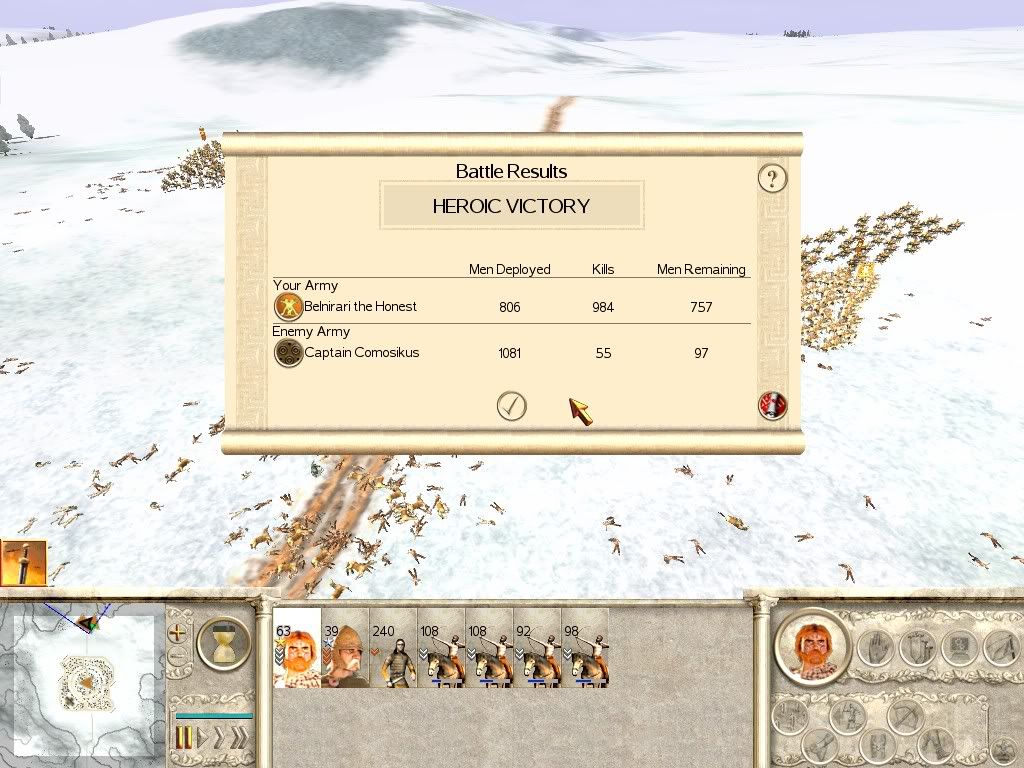
Task: Pause the battle with the pause button
Action: tap(185, 738)
